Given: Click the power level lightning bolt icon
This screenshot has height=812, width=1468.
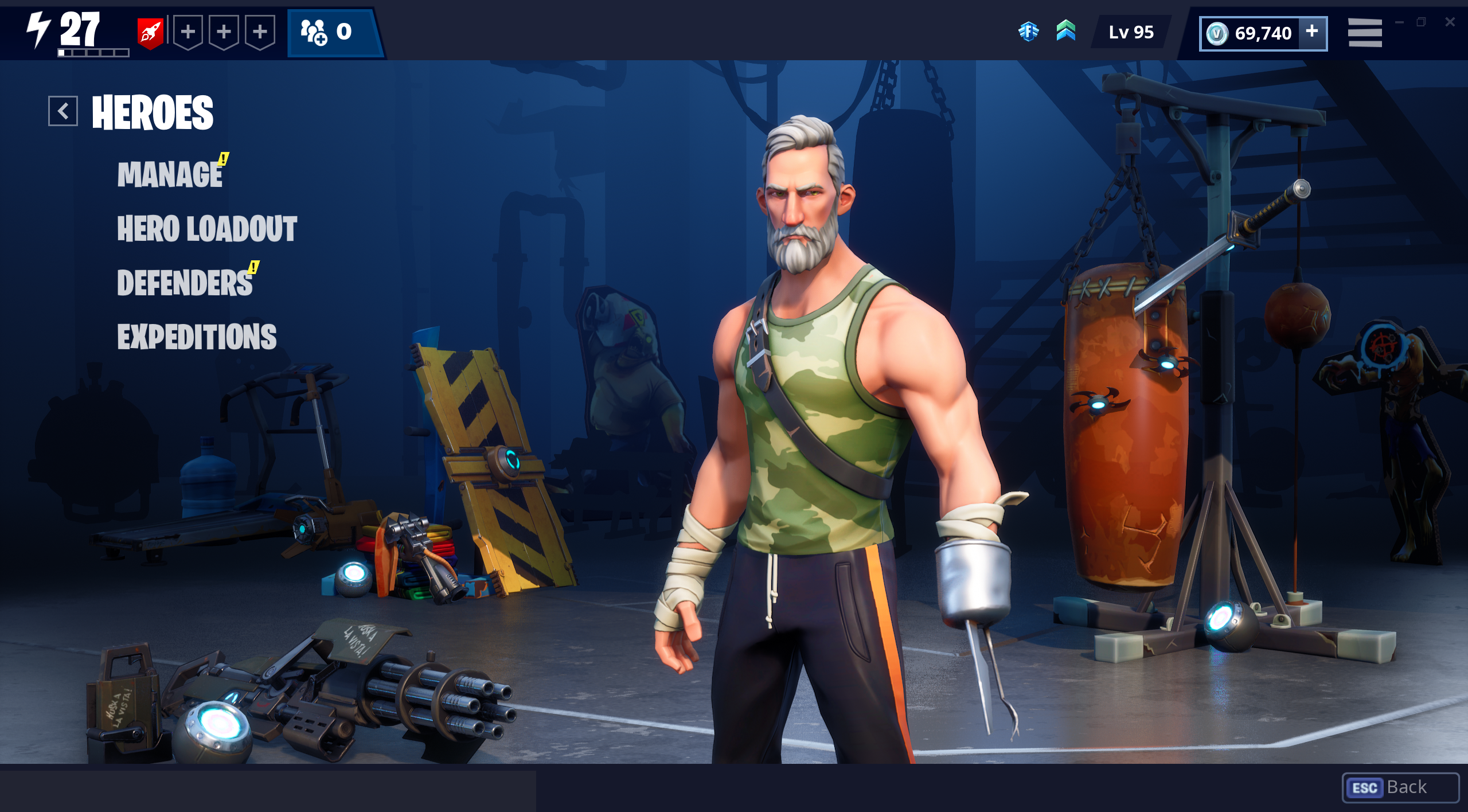Looking at the screenshot, I should point(38,29).
